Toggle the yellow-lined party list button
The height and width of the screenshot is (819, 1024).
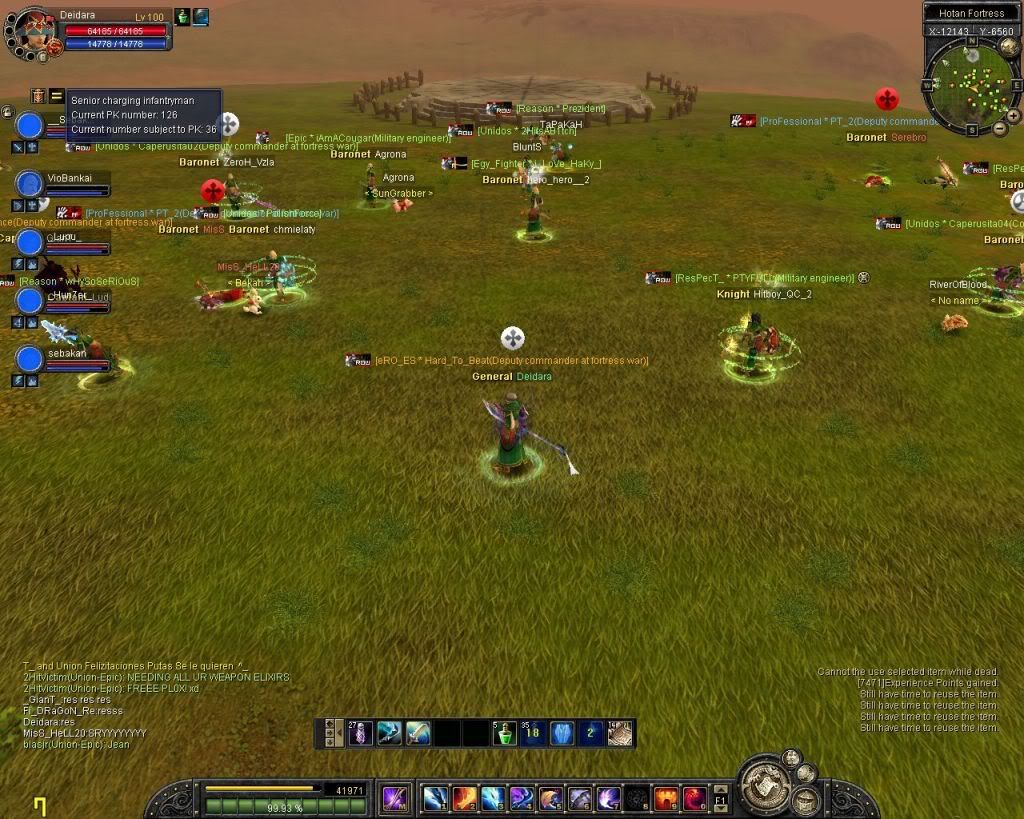57,95
